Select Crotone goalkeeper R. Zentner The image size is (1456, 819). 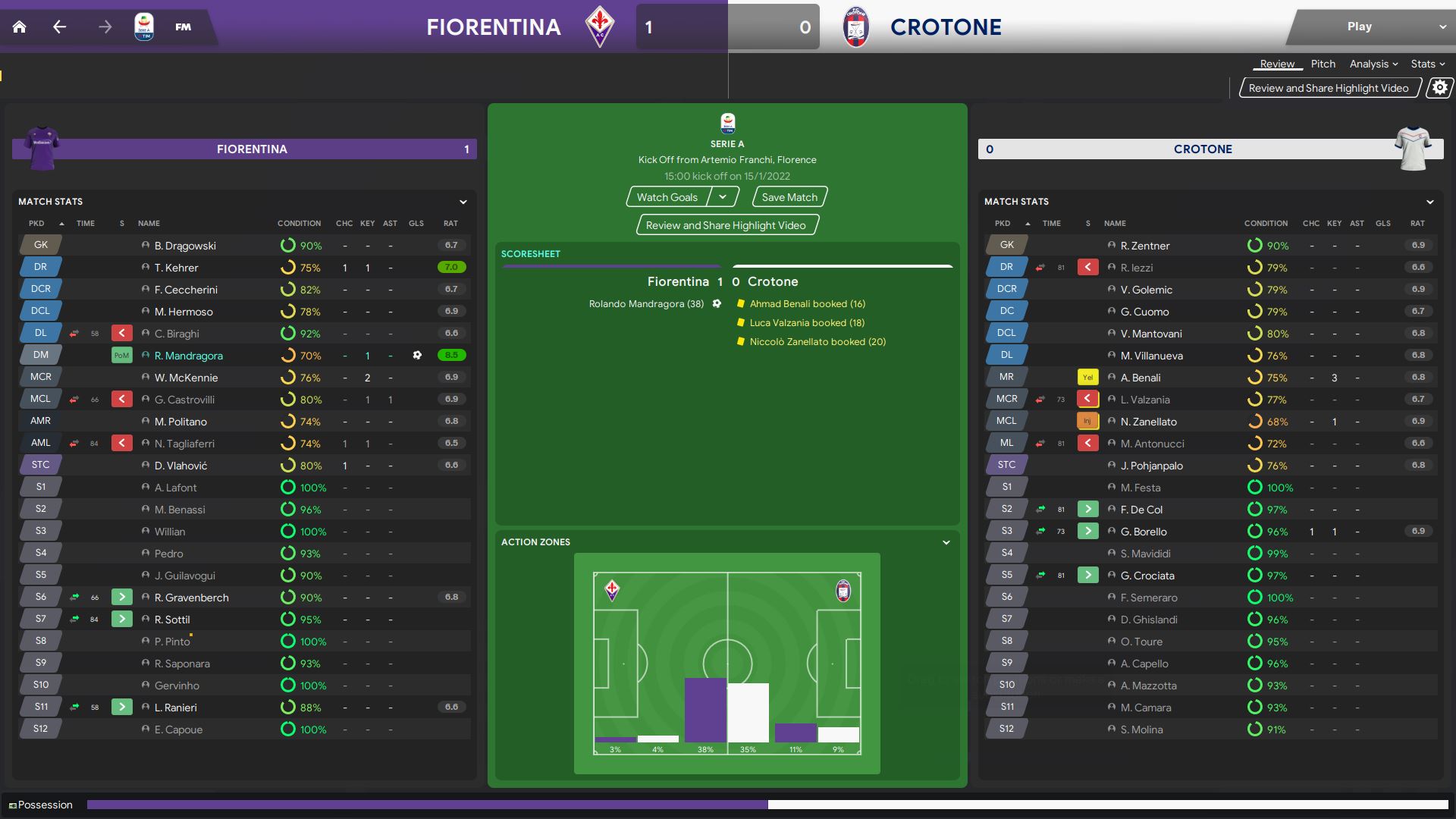[x=1144, y=246]
